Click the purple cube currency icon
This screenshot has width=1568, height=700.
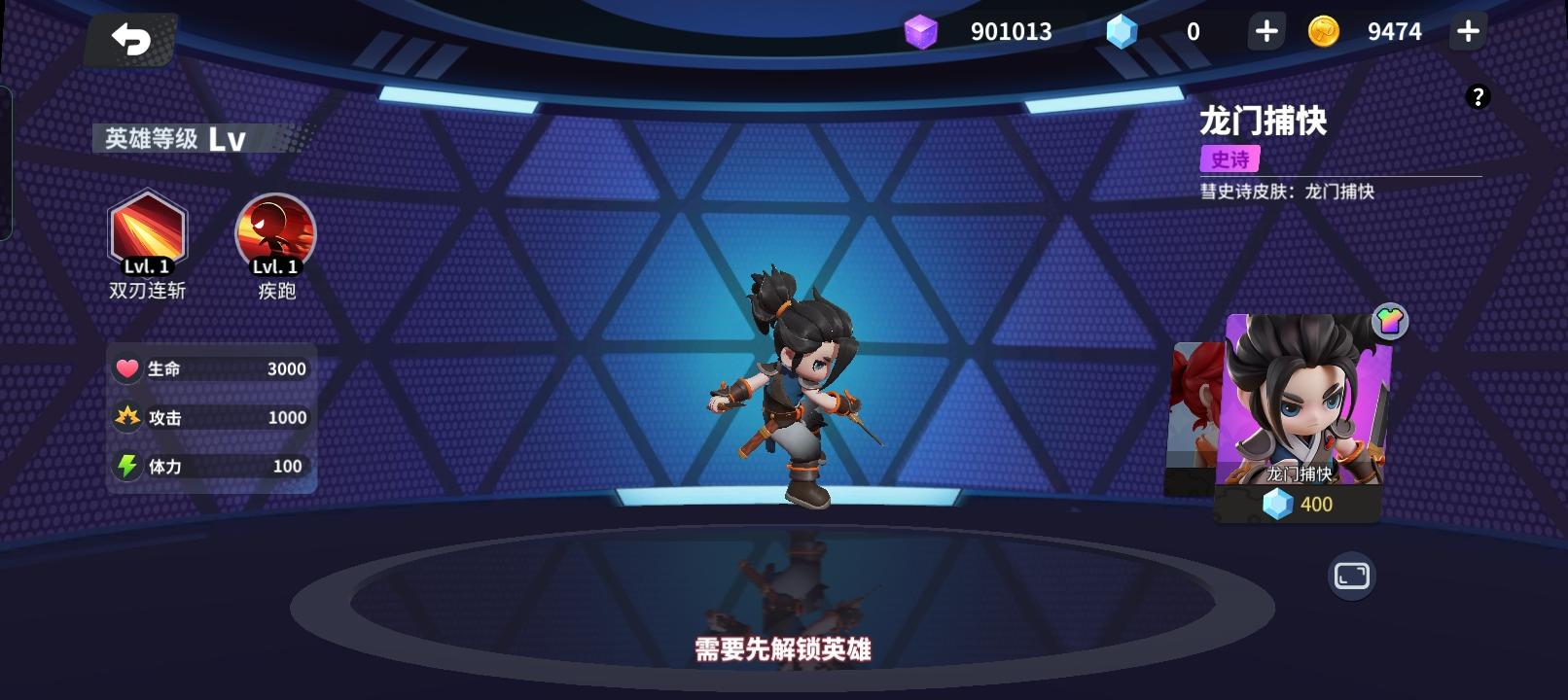pyautogui.click(x=919, y=30)
